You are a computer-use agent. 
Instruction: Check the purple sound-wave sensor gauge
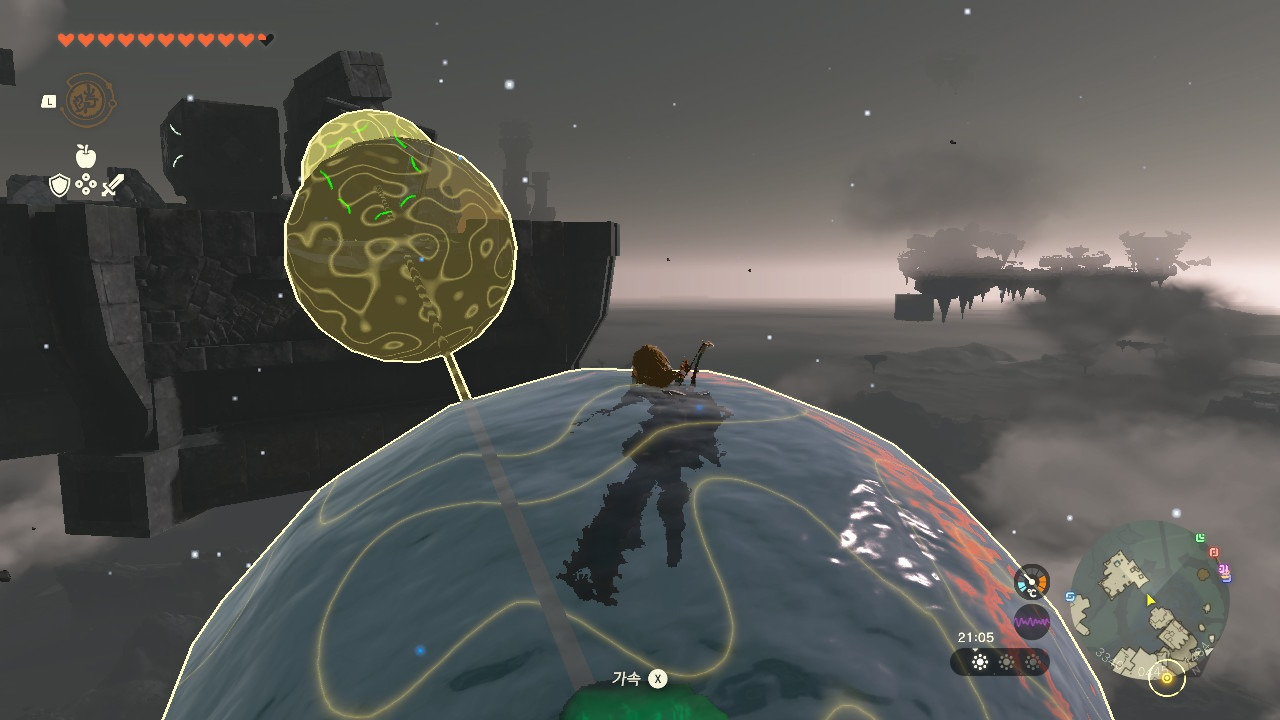pyautogui.click(x=1032, y=622)
